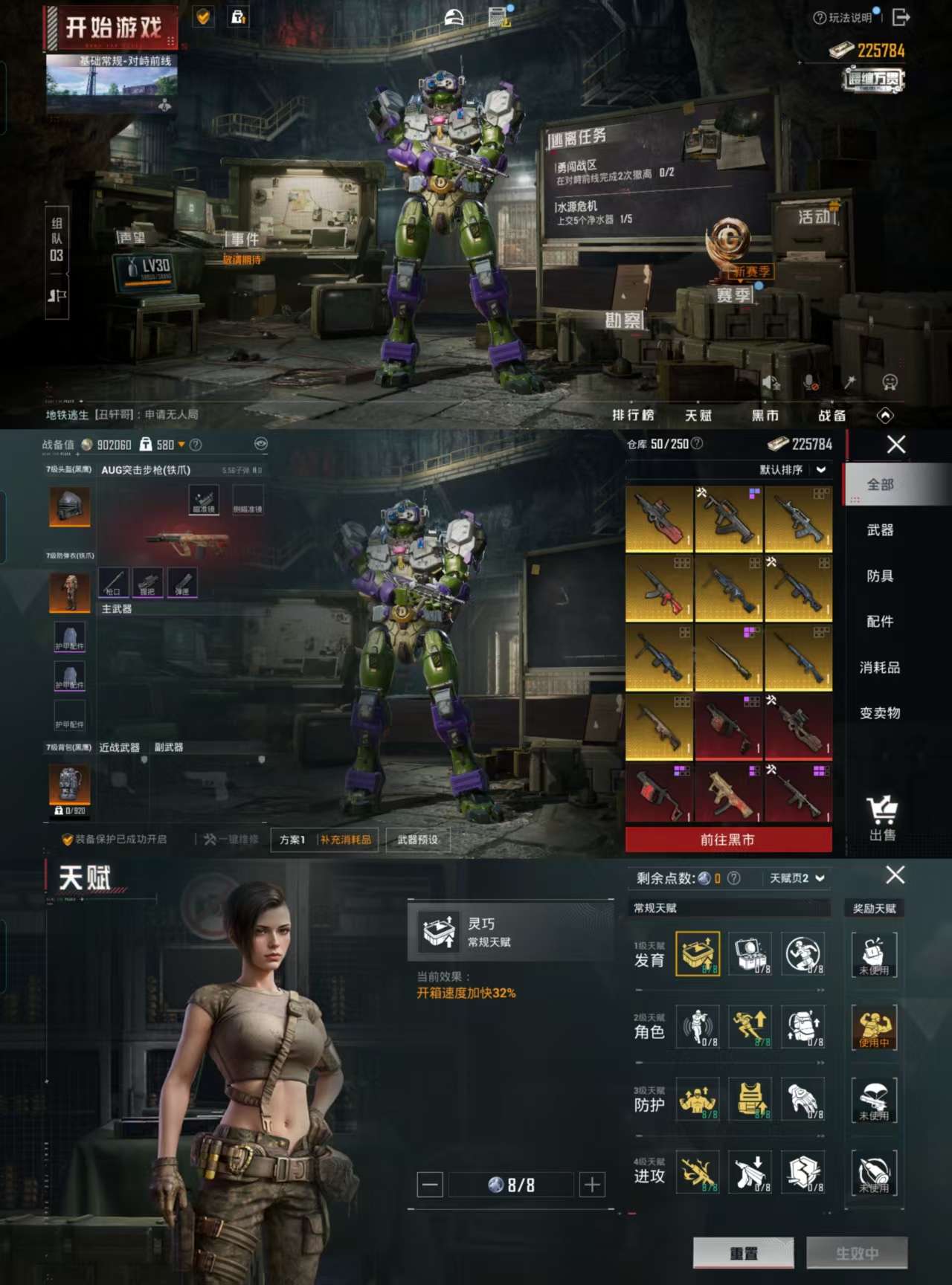Open the 战备 loadout menu

(832, 415)
